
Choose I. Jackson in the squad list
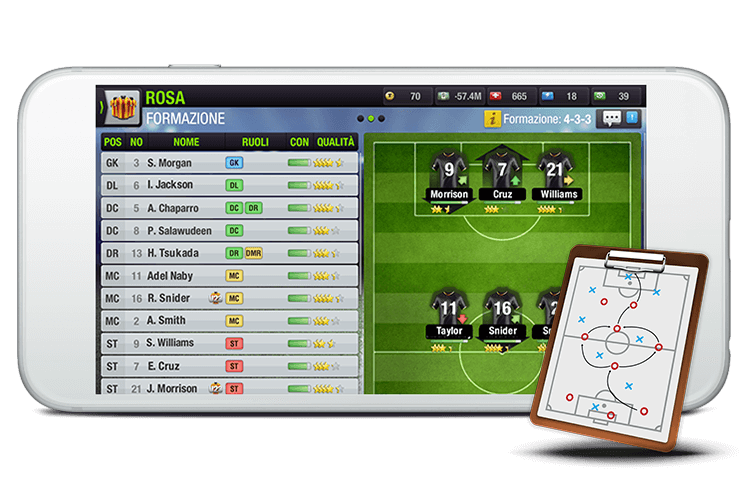point(230,185)
